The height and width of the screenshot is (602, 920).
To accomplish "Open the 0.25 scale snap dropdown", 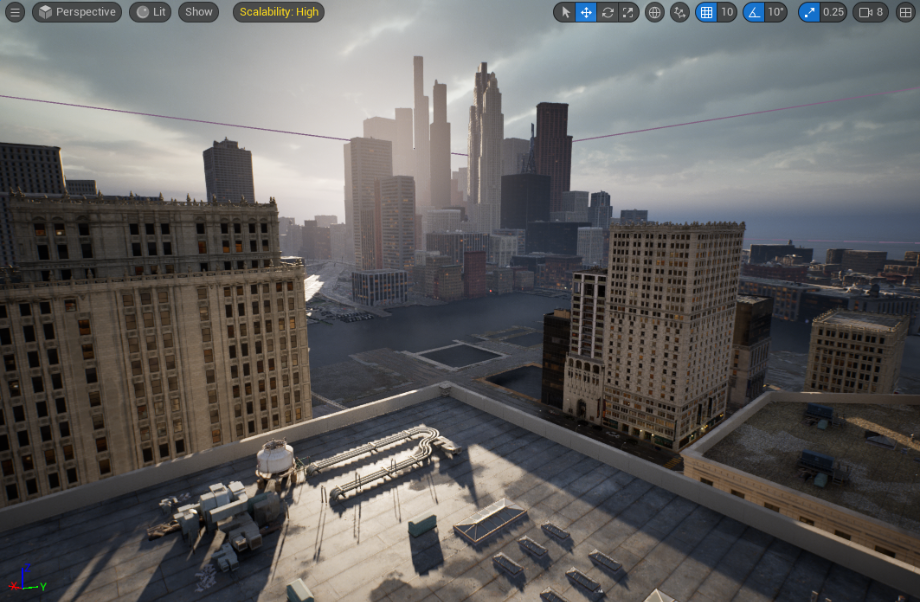I will 834,12.
